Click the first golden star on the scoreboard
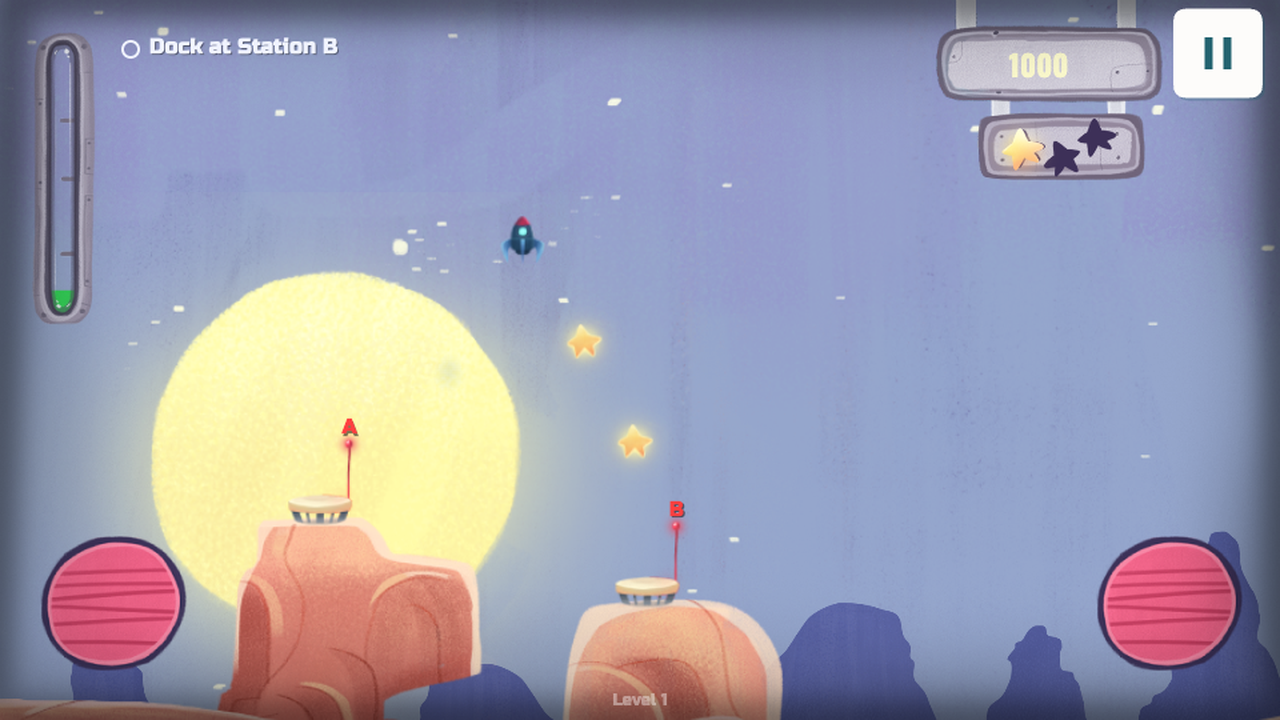Screen dimensions: 1280x720 (x=1021, y=150)
